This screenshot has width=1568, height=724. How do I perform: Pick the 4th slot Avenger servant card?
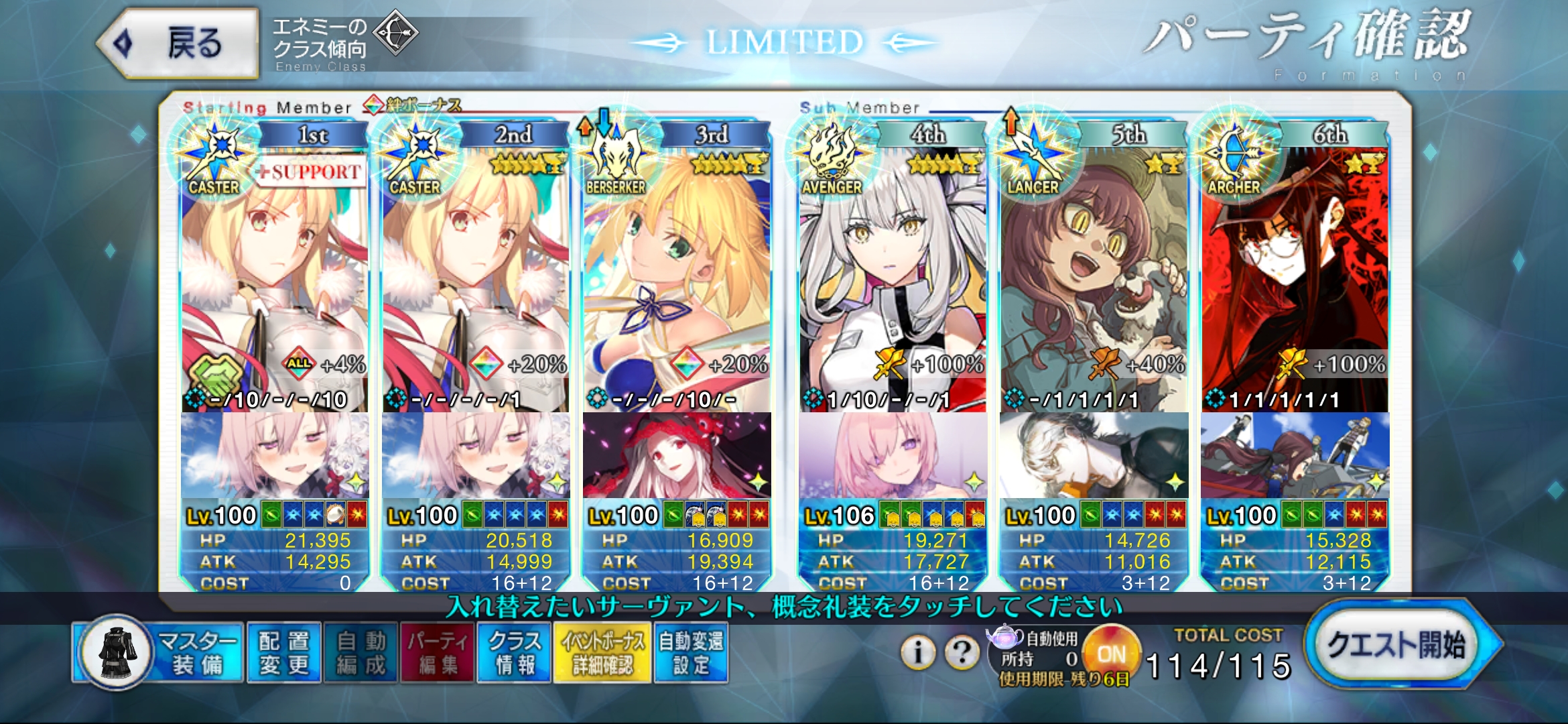893,282
